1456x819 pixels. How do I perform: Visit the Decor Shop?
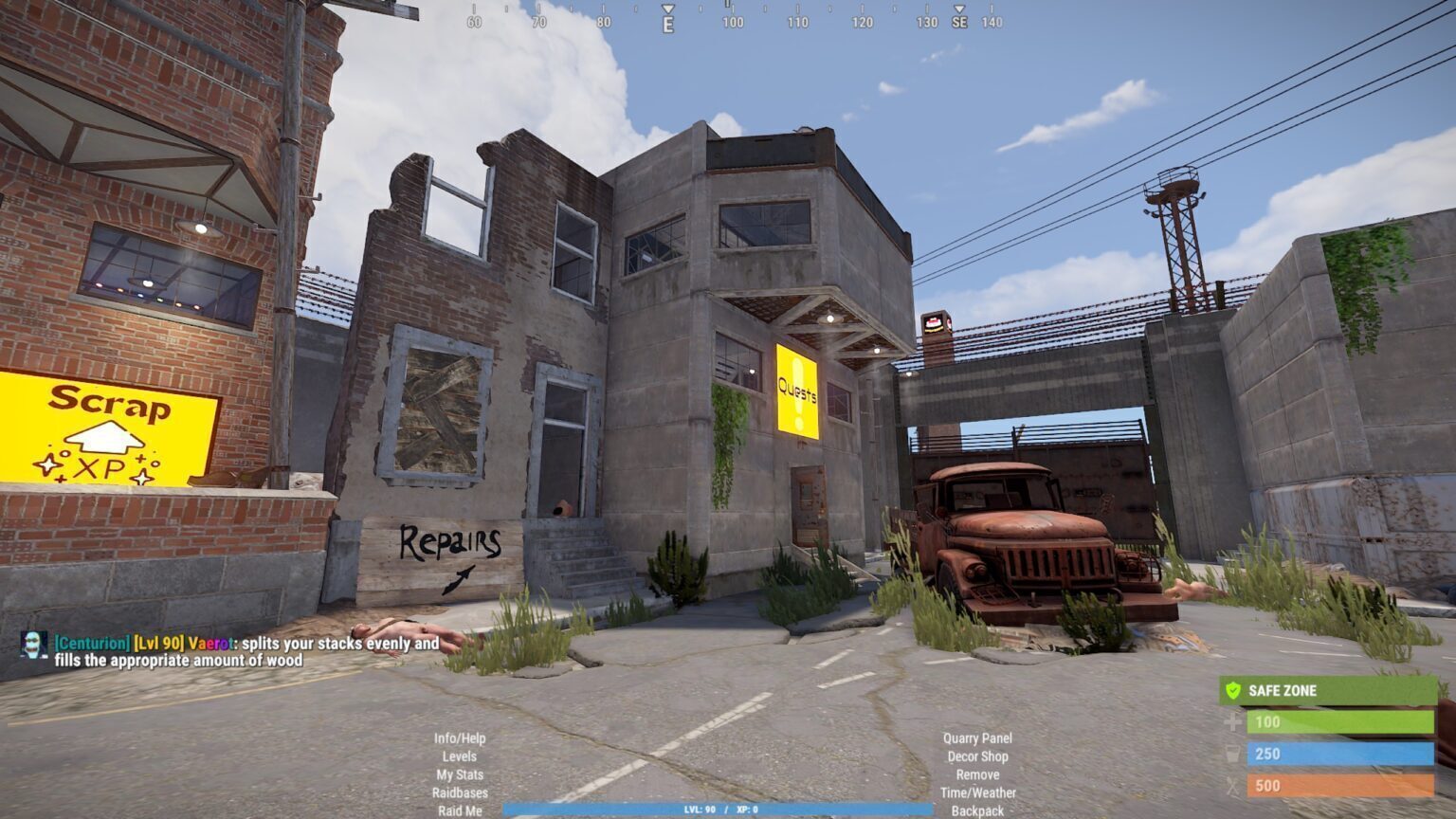977,756
